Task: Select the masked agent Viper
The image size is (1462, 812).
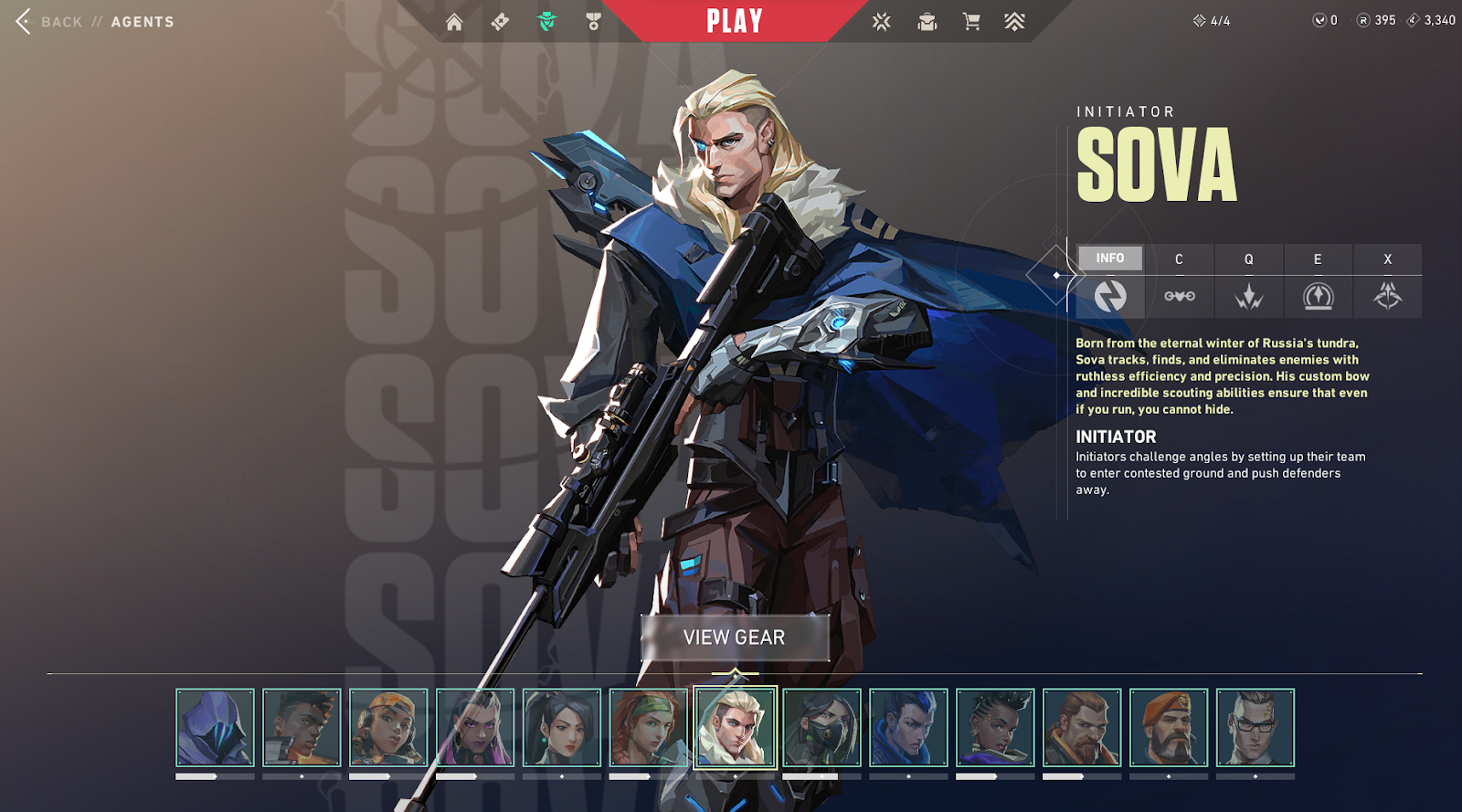Action: tap(821, 727)
